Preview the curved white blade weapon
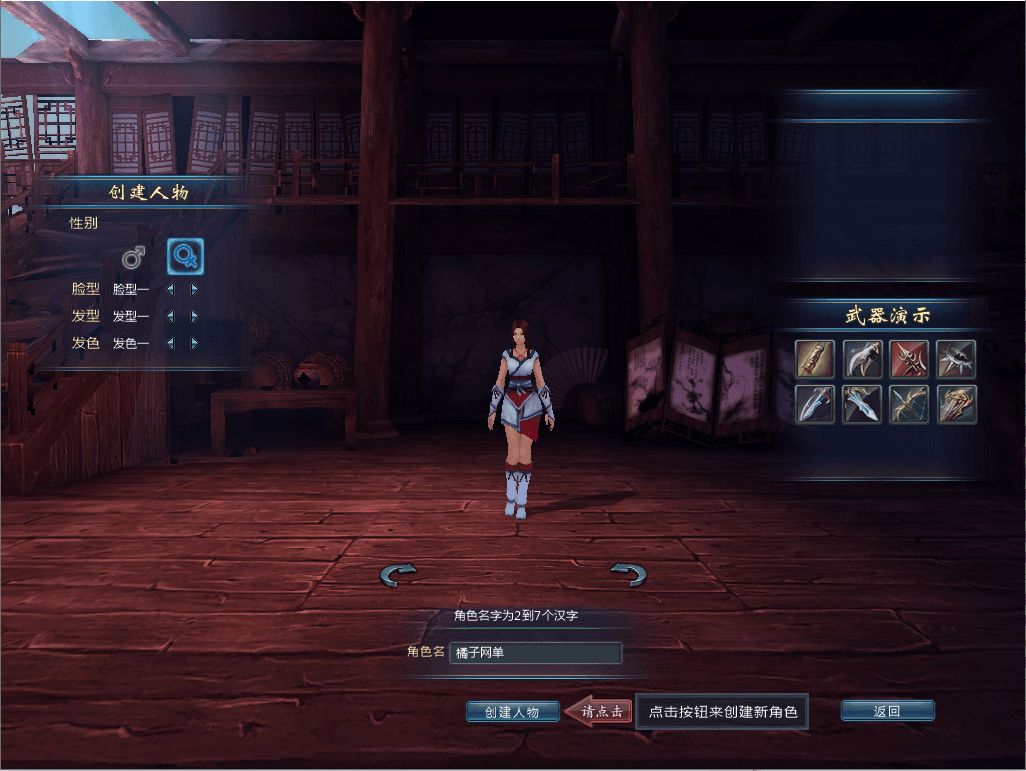1026x771 pixels. [862, 359]
